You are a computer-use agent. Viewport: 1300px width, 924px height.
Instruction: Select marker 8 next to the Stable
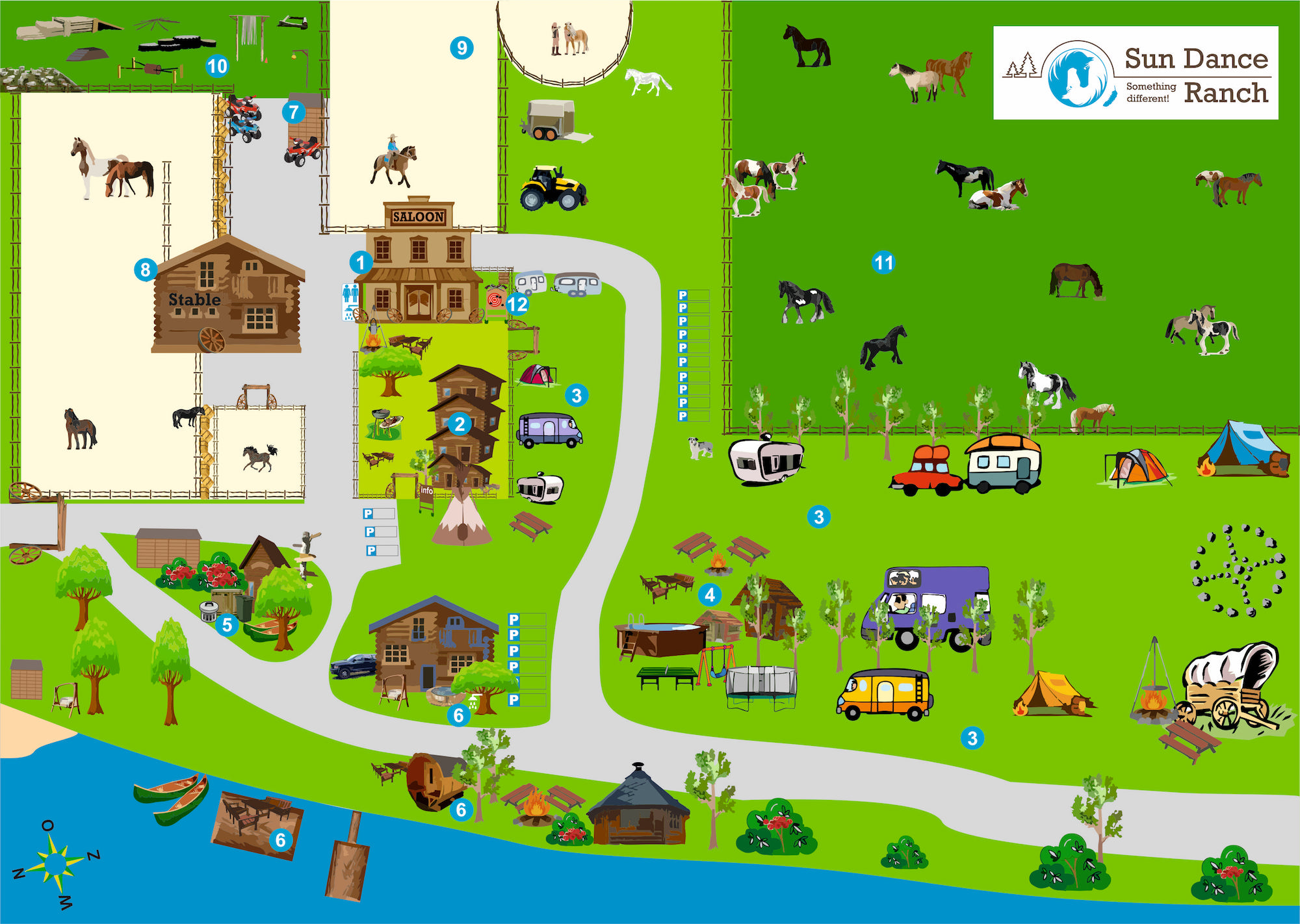coord(145,269)
